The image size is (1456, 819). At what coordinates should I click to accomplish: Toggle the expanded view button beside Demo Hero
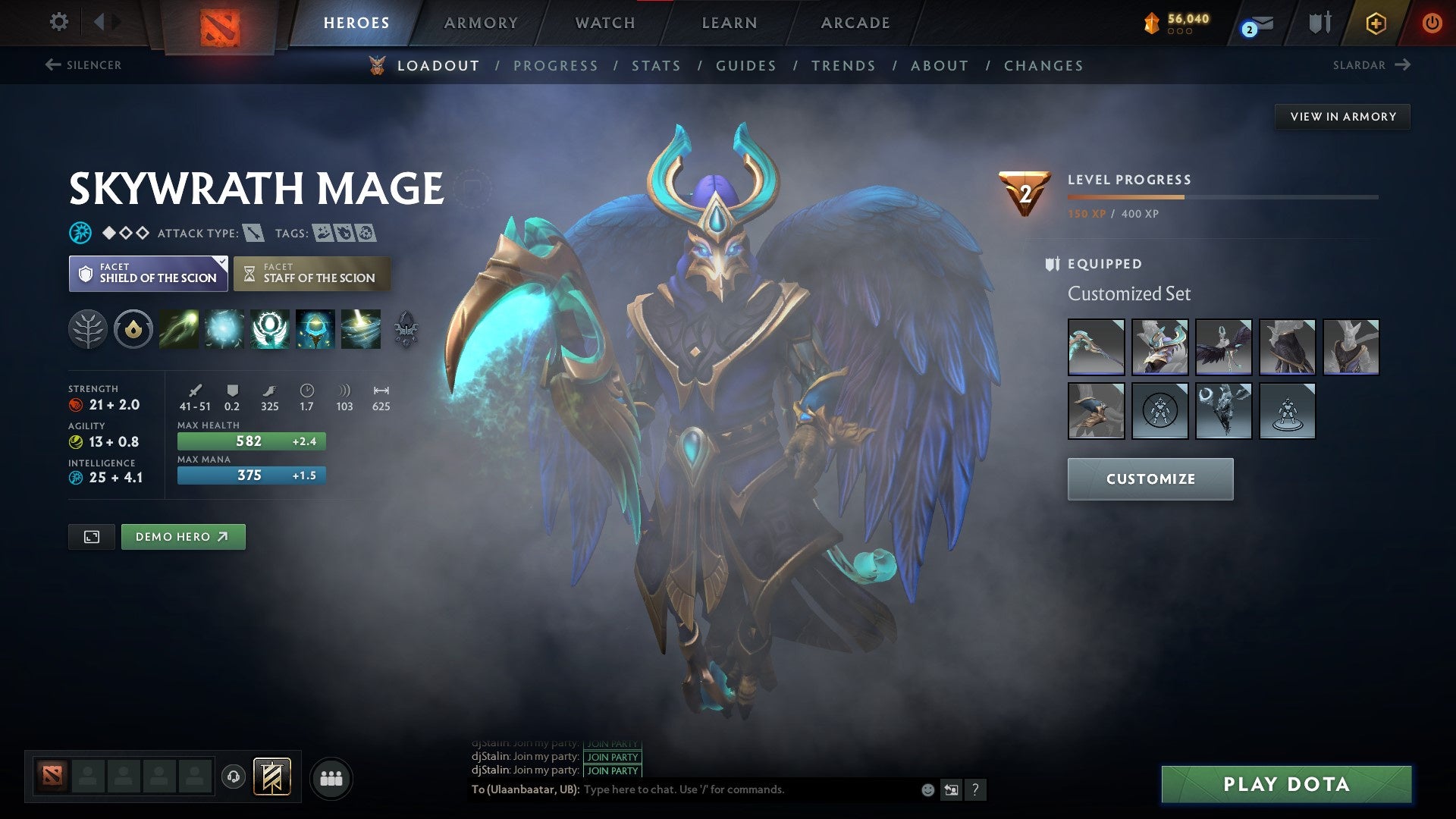coord(91,536)
